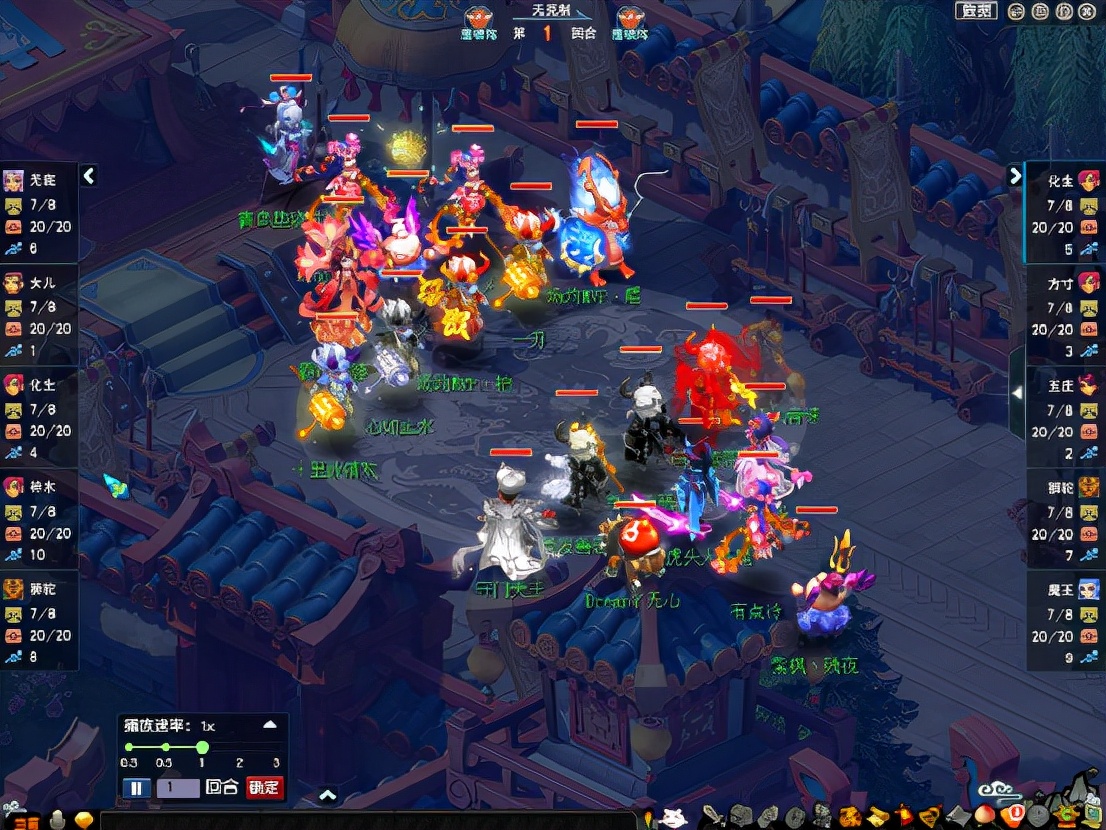
Task: Click the 观战 button at top right
Action: point(975,11)
